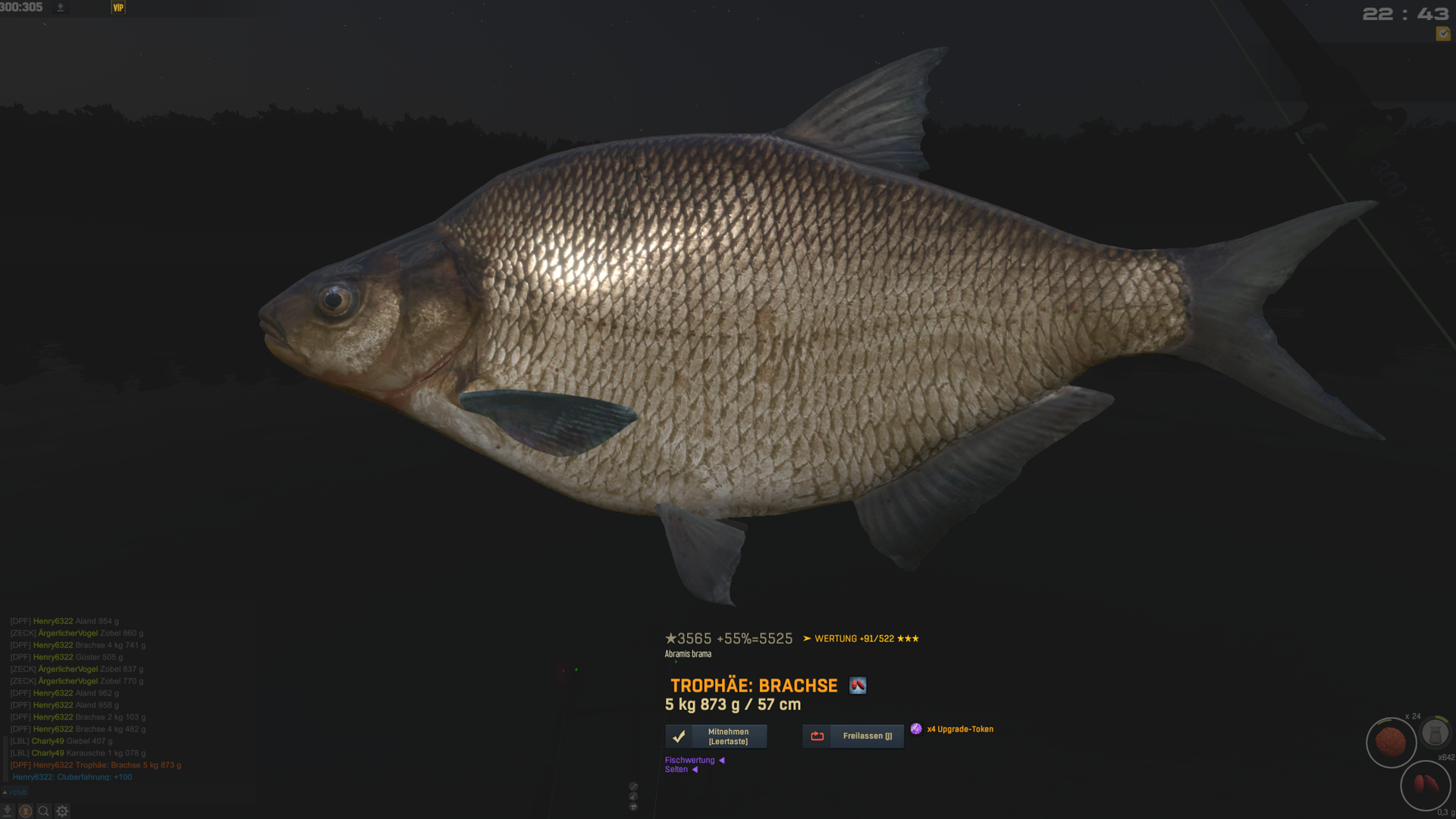Select the red maggot bait slot
The height and width of the screenshot is (819, 1456).
(x=1425, y=785)
